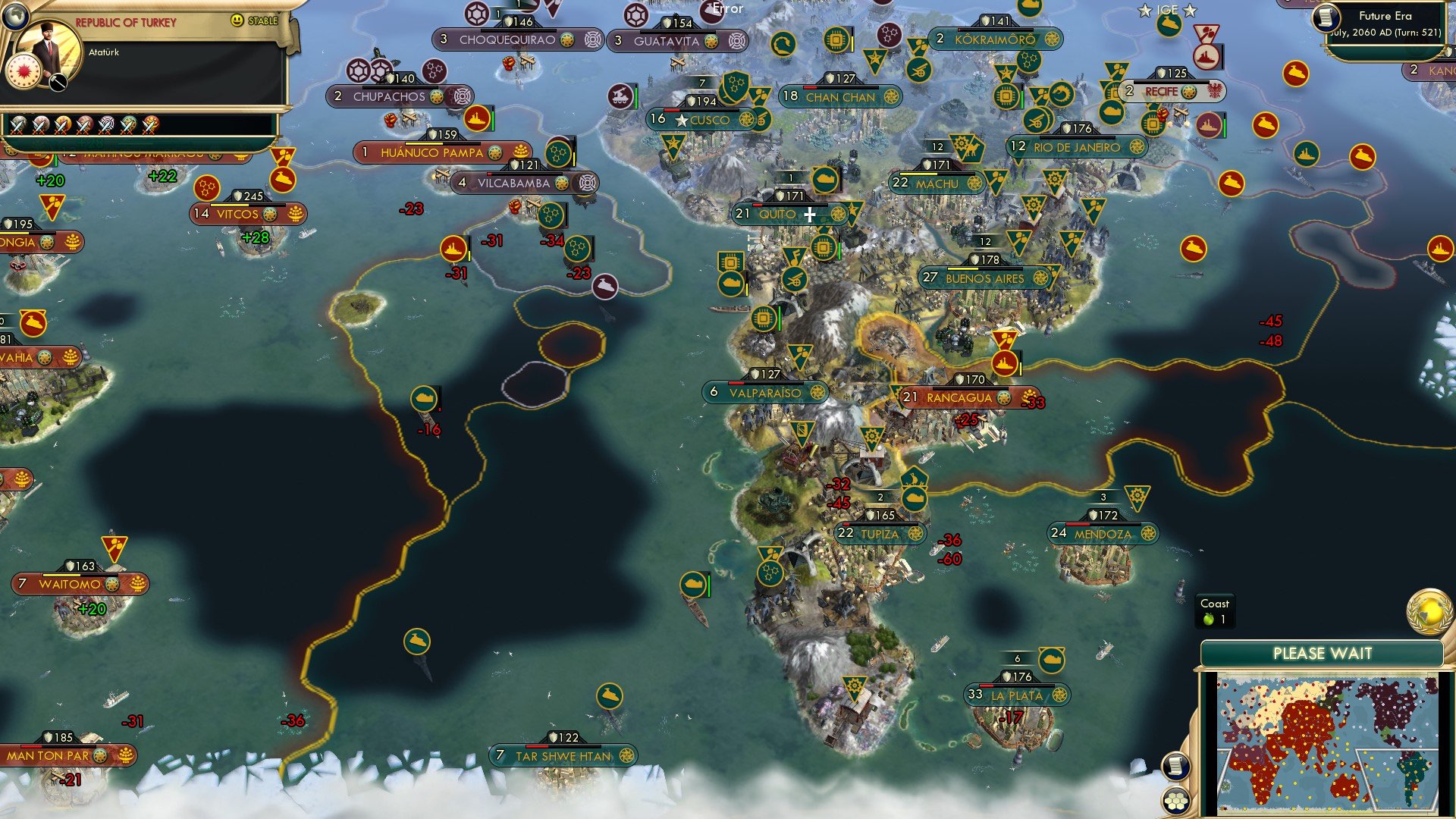Toggle the globe view icon in the top-left corner

click(14, 15)
